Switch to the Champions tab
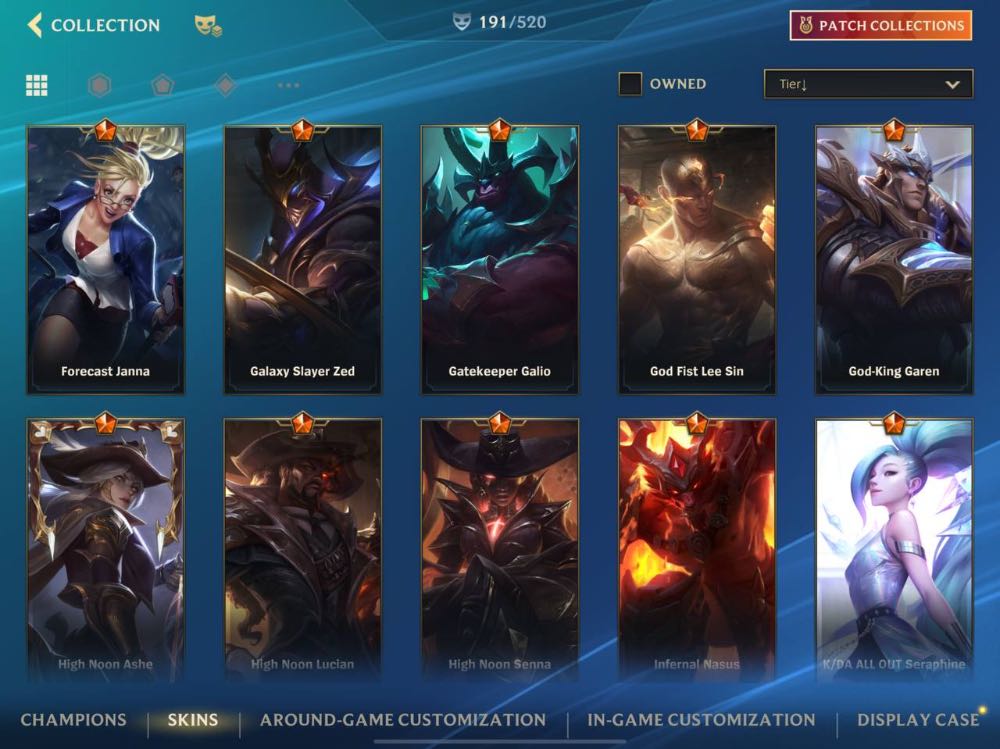1000x749 pixels. tap(73, 720)
